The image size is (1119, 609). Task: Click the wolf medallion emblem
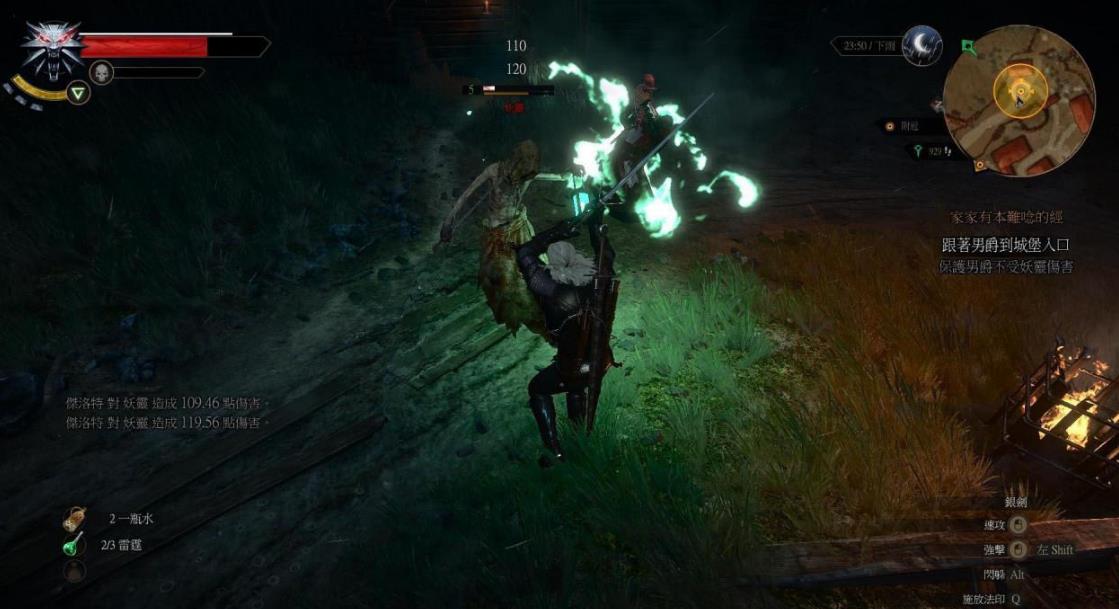(52, 49)
